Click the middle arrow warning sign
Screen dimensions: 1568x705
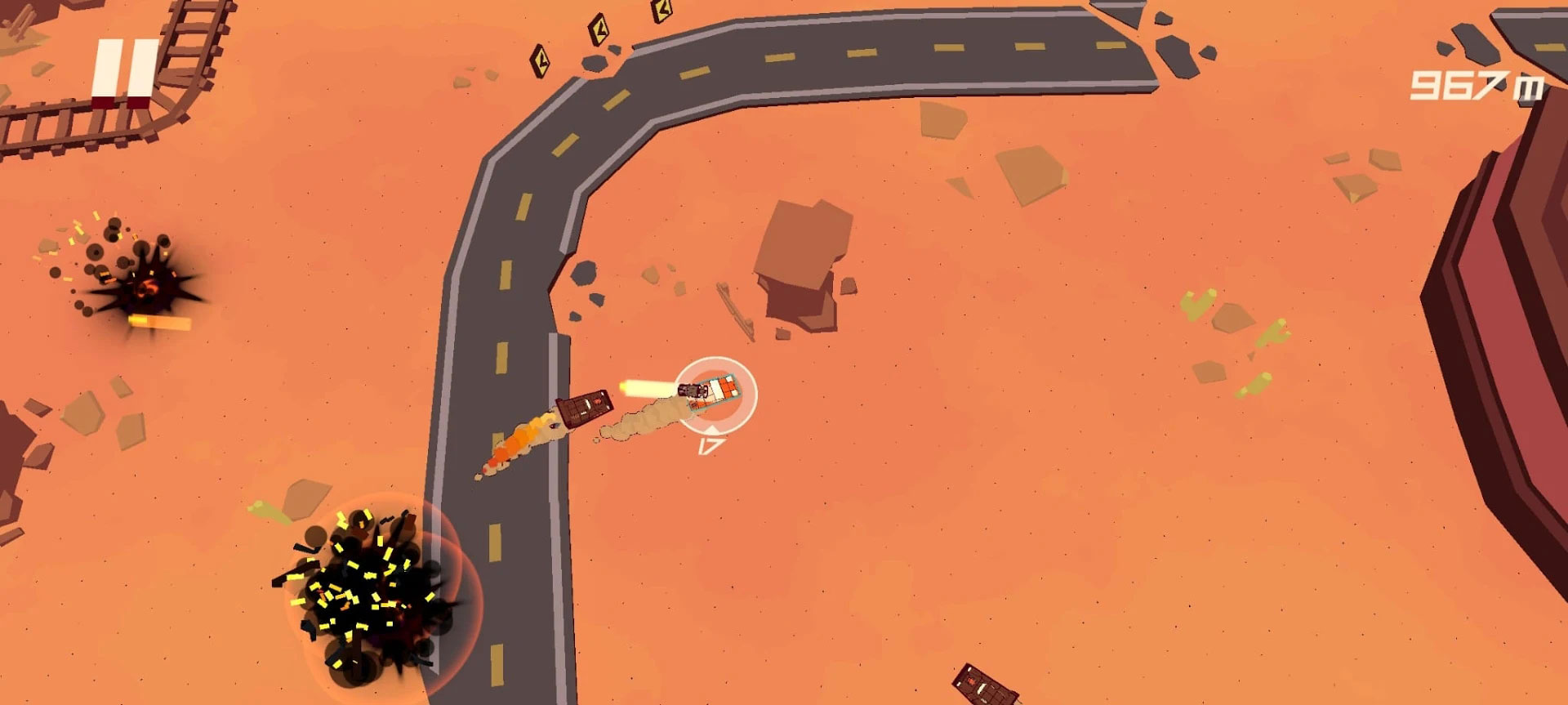pyautogui.click(x=599, y=31)
